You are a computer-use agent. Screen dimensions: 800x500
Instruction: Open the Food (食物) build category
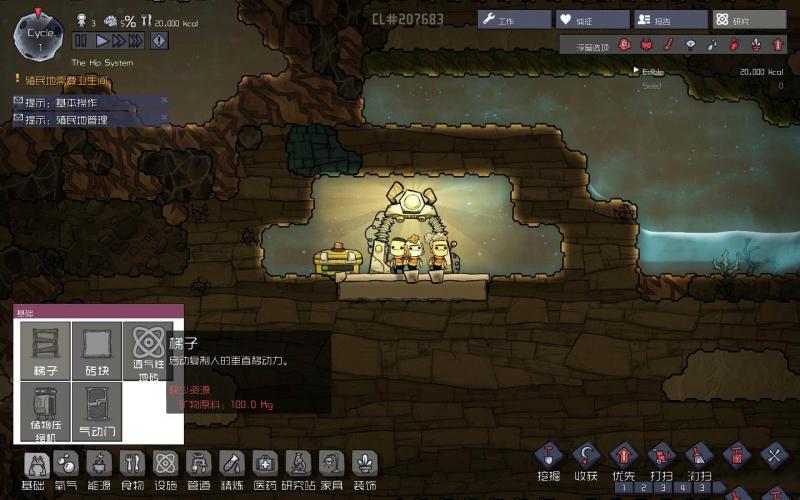pos(132,468)
